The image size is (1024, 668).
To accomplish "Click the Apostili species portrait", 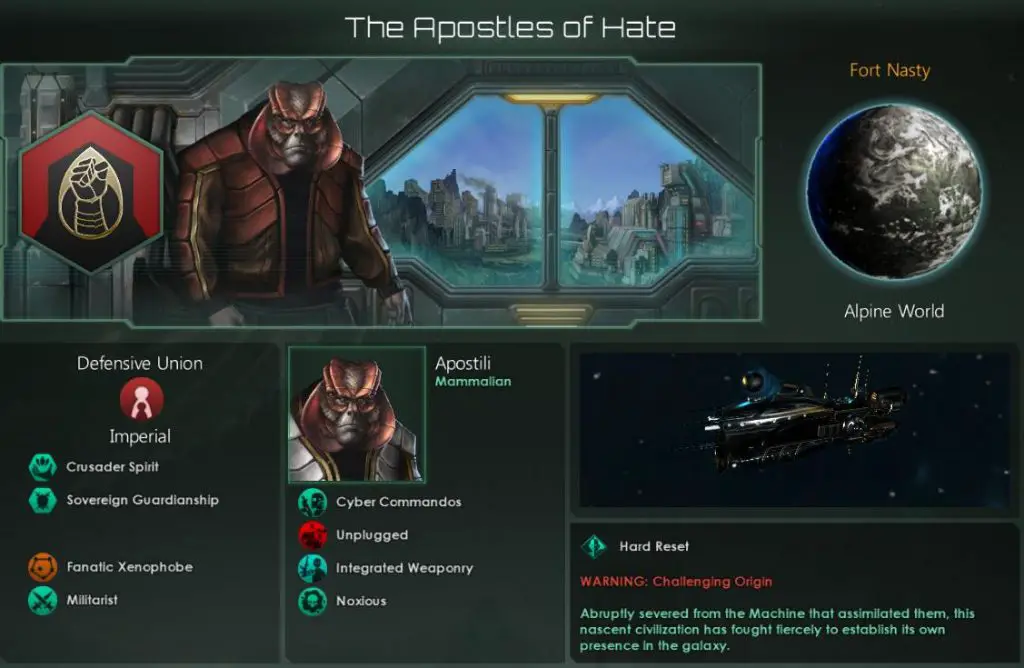I will click(356, 414).
